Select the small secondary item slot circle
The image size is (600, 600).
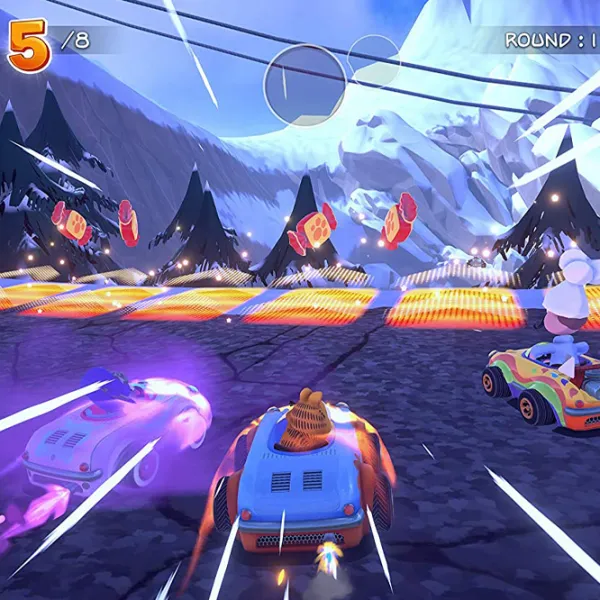point(373,60)
